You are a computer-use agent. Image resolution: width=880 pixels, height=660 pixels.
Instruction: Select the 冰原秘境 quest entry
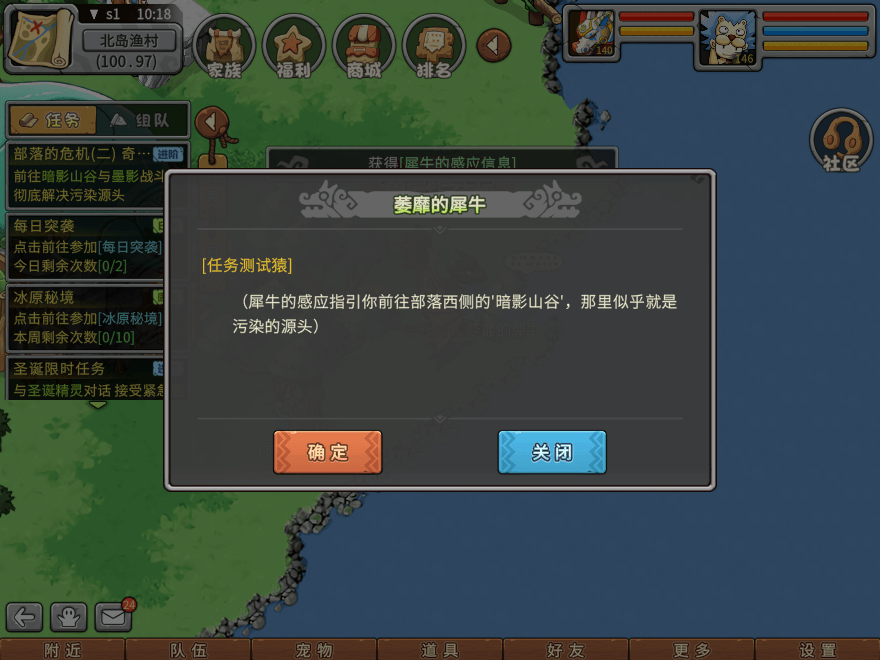85,317
